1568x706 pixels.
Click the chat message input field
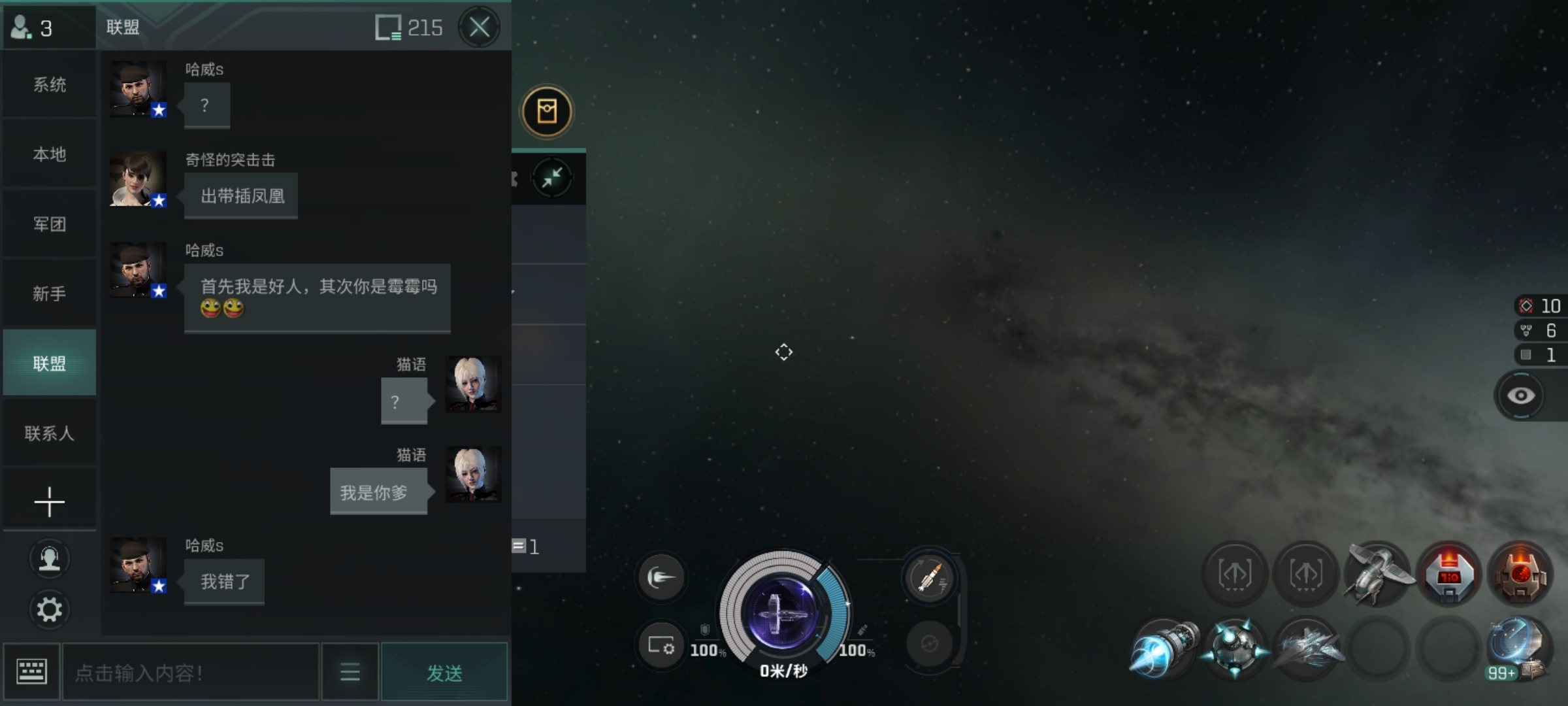(x=190, y=673)
